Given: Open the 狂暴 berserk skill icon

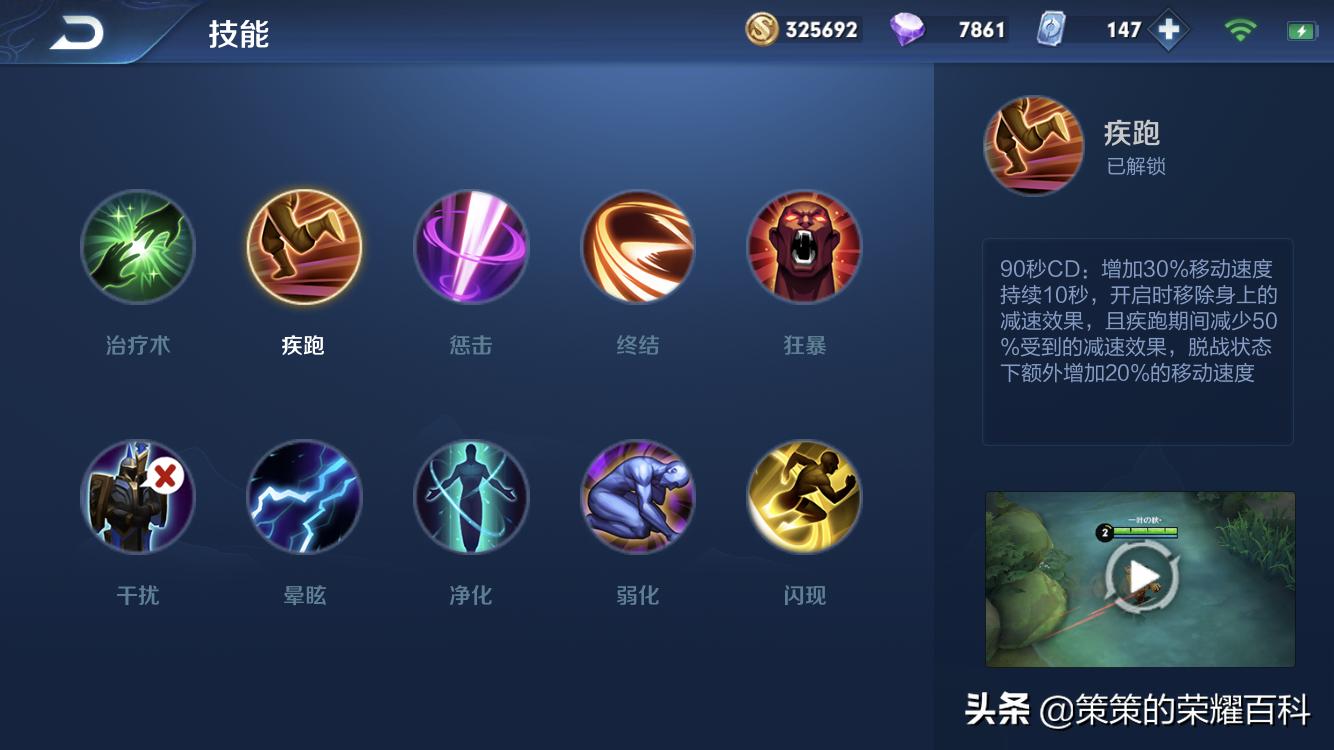Looking at the screenshot, I should (x=804, y=247).
